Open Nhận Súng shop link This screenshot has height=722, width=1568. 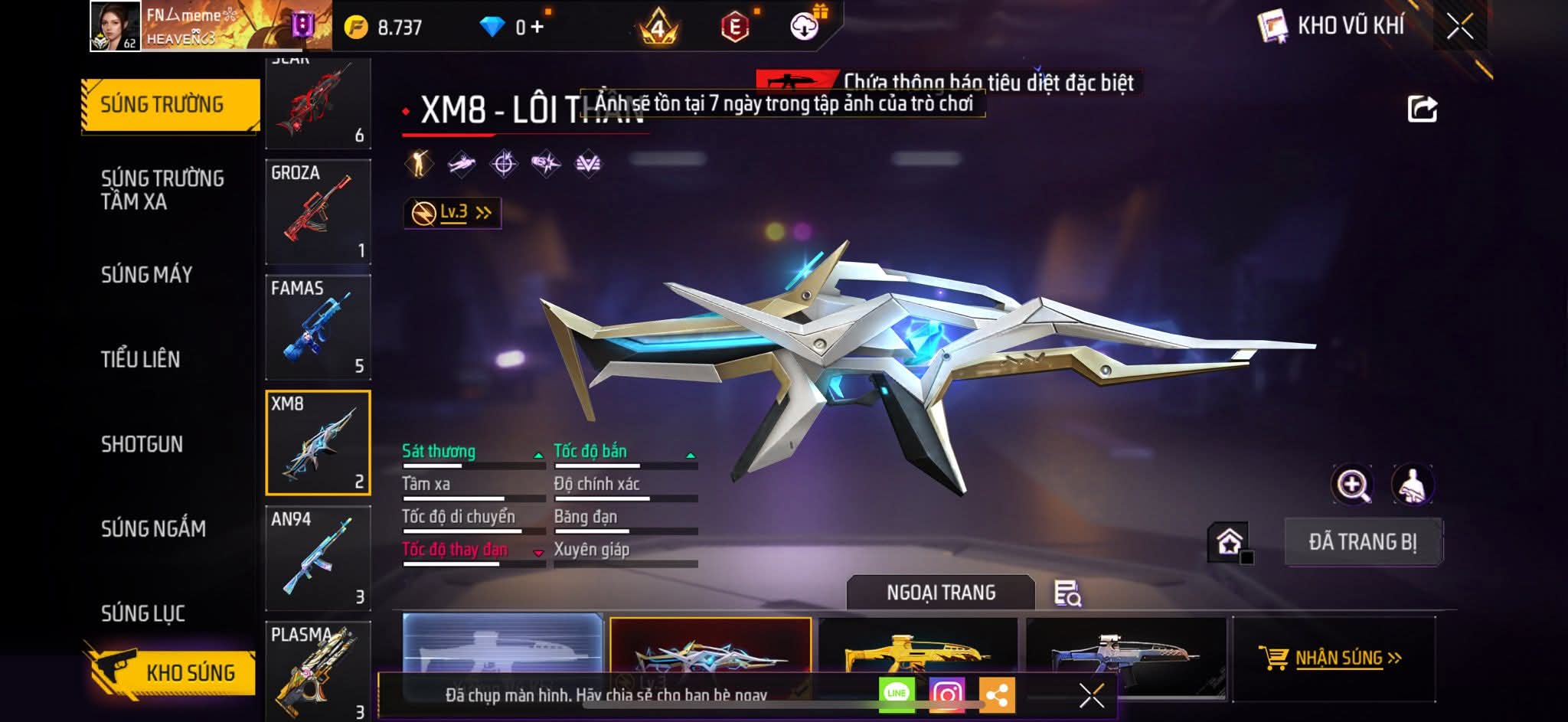1332,658
